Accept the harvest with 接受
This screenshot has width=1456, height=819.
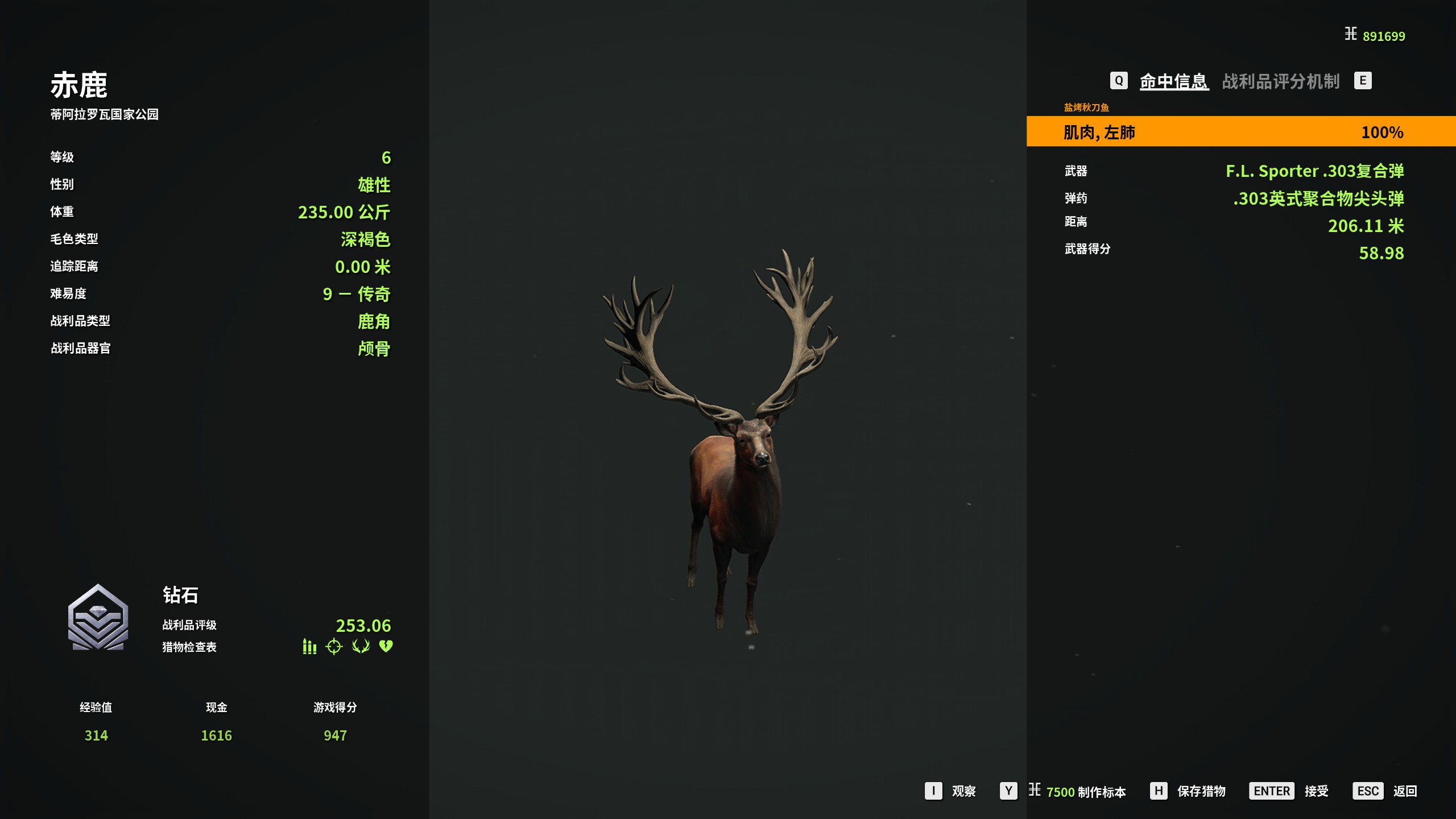1316,791
